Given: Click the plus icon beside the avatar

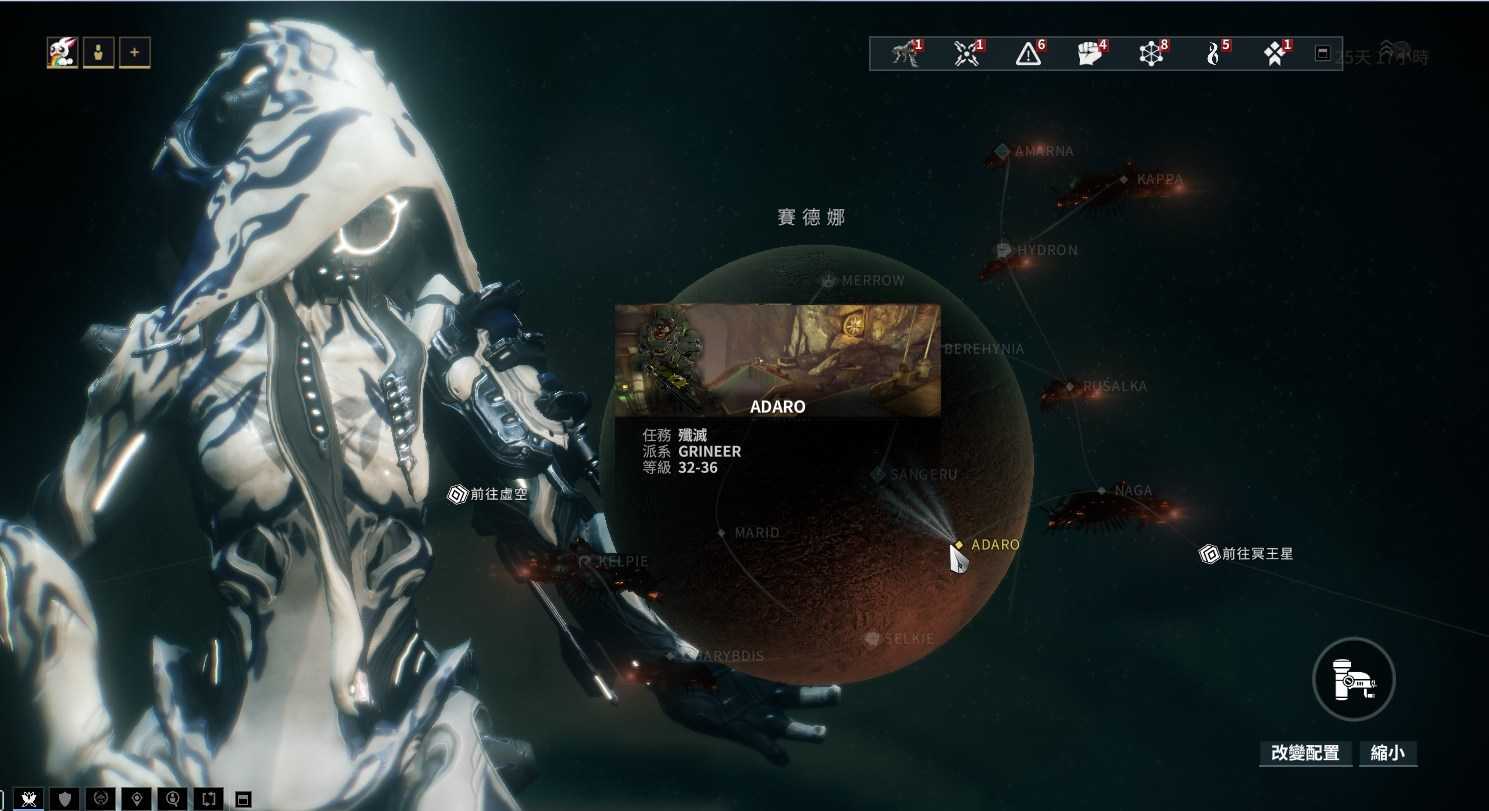Looking at the screenshot, I should point(134,51).
